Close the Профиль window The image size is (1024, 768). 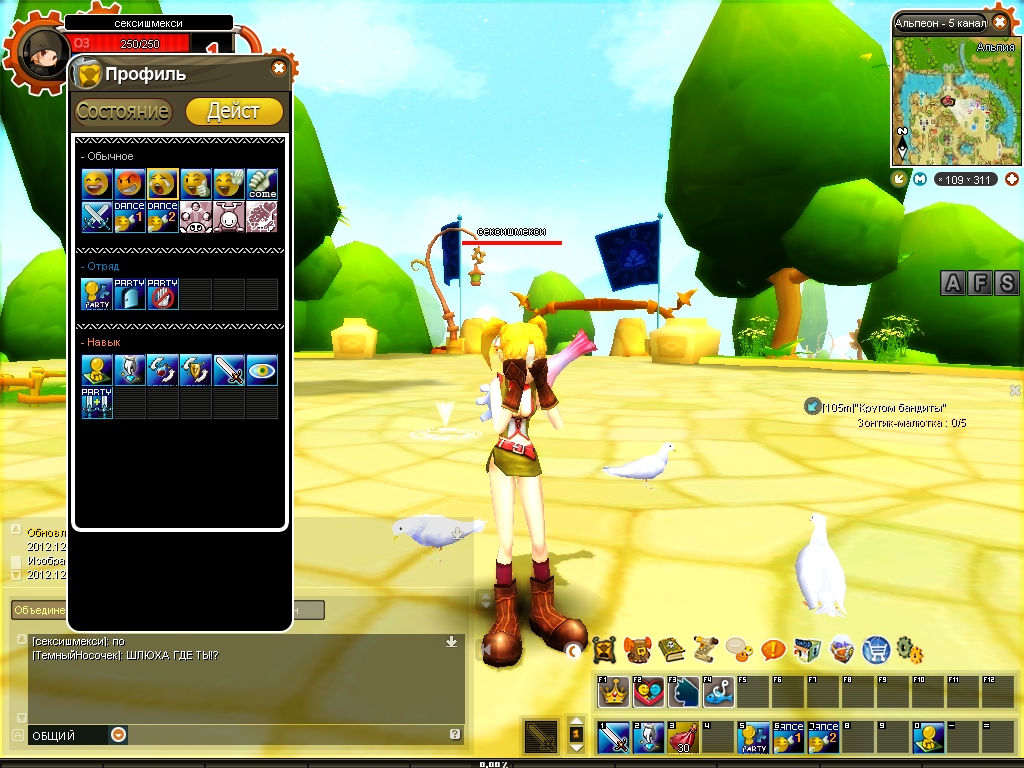(x=279, y=68)
